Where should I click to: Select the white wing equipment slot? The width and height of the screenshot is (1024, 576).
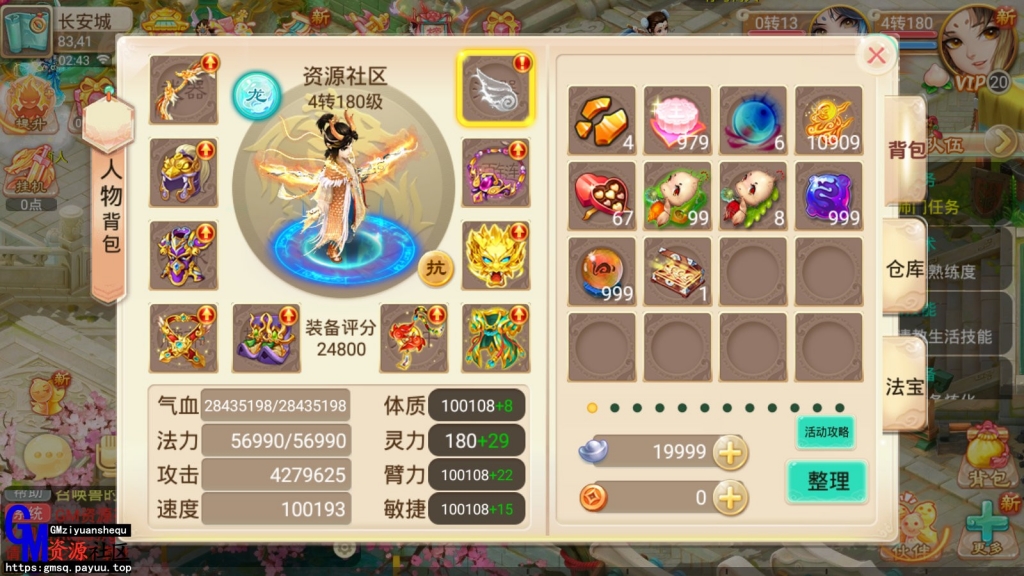click(495, 88)
